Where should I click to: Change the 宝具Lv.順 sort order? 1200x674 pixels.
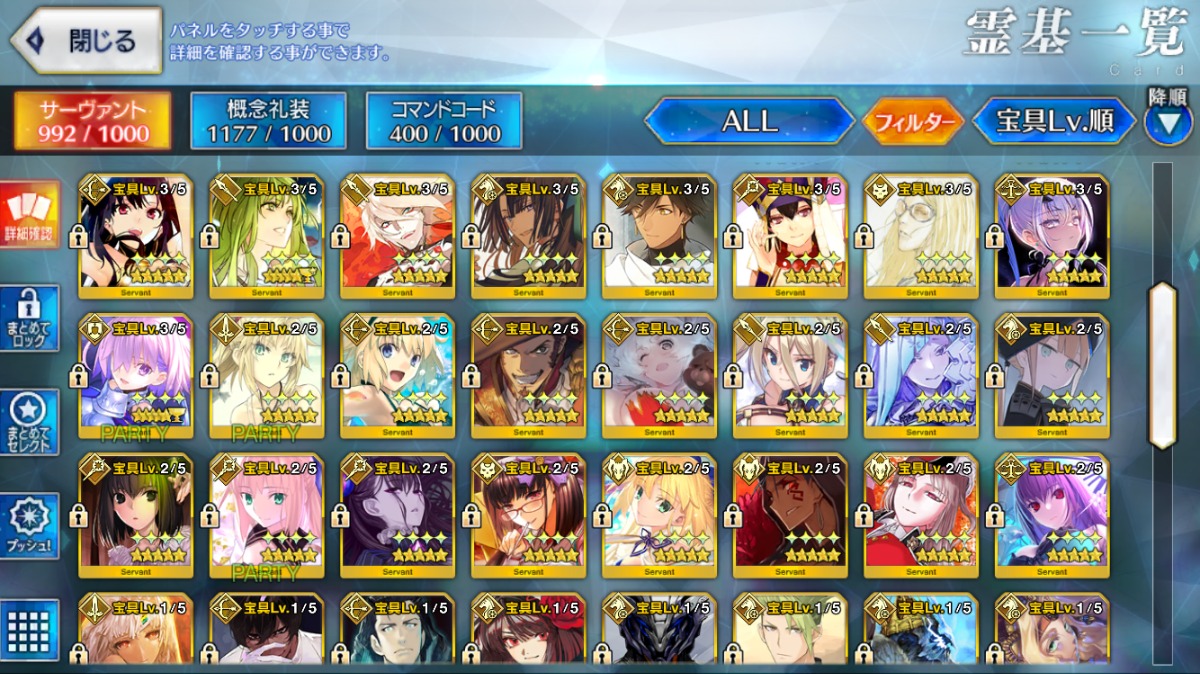pos(1054,122)
